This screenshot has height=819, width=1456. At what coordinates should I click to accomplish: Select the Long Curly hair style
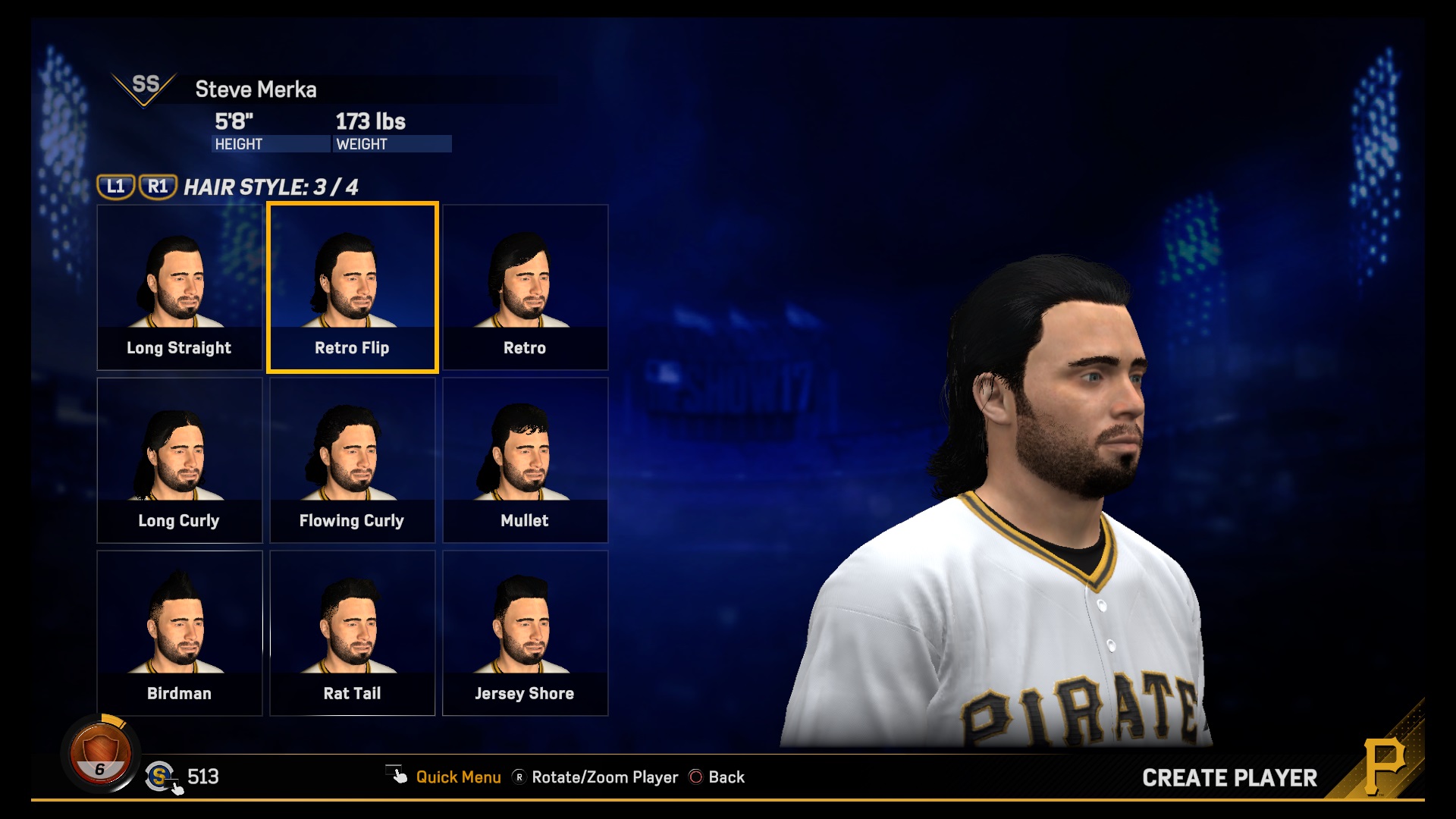[180, 460]
